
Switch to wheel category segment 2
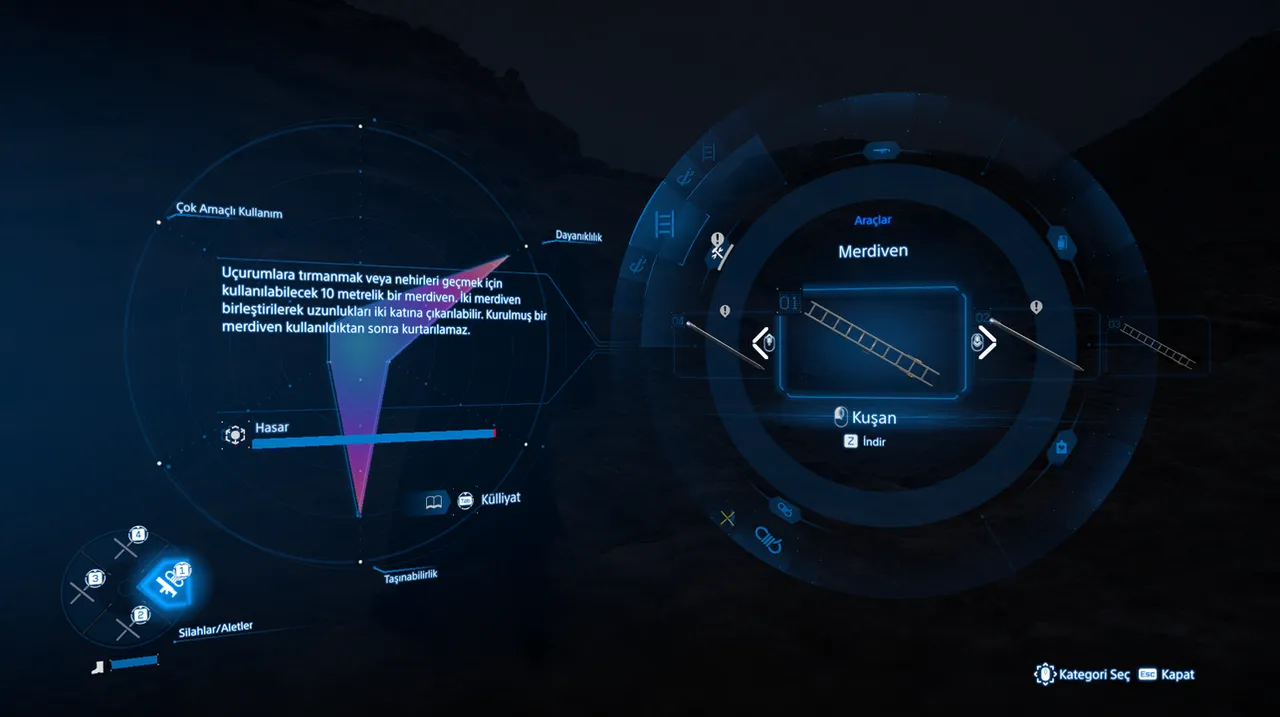(127, 626)
